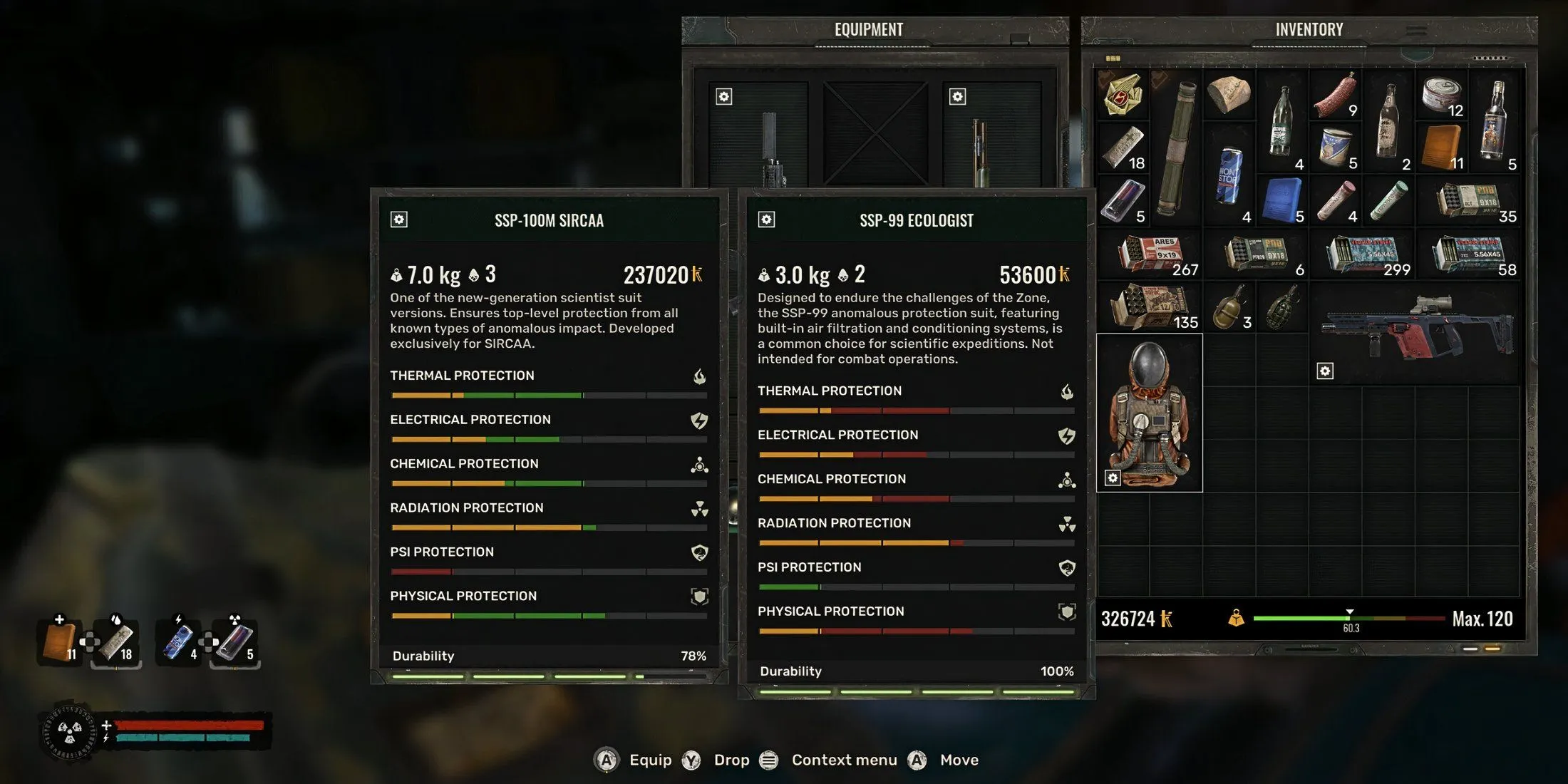The height and width of the screenshot is (784, 1568).
Task: Select the beer bottle stack of two
Action: (x=1388, y=121)
